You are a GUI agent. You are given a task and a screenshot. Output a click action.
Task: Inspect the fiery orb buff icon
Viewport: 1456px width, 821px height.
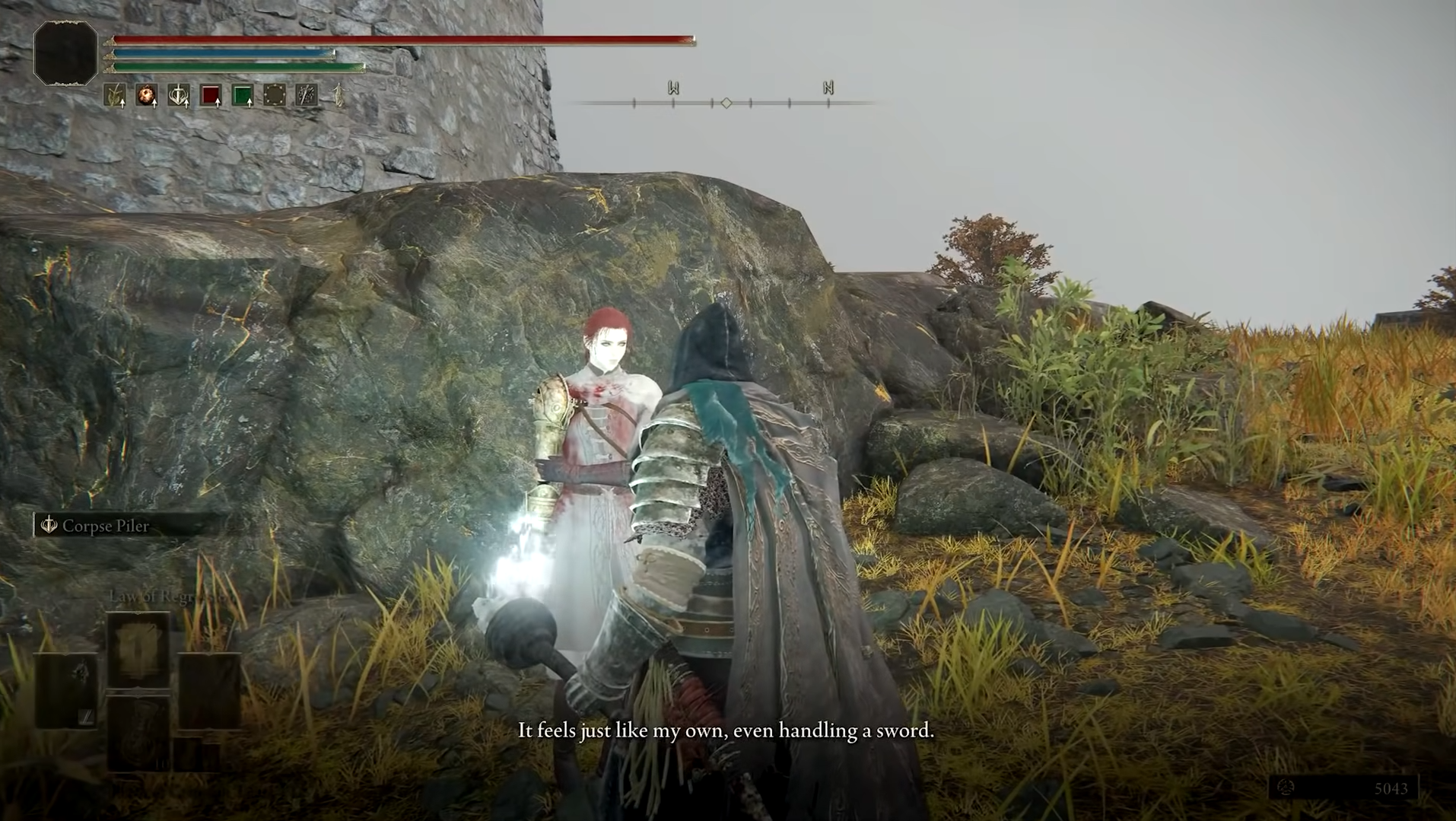coord(146,95)
